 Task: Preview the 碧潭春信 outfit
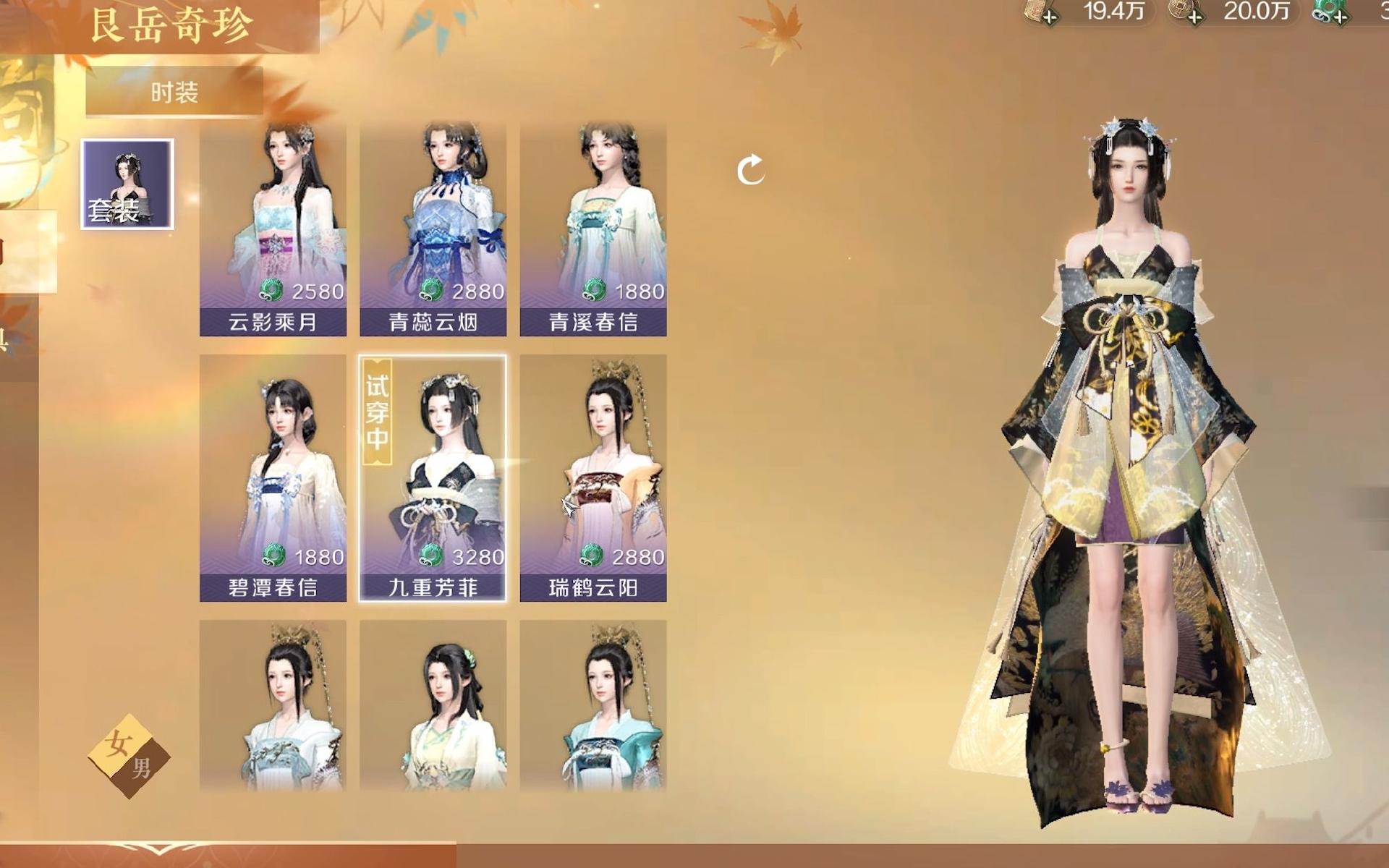273,477
